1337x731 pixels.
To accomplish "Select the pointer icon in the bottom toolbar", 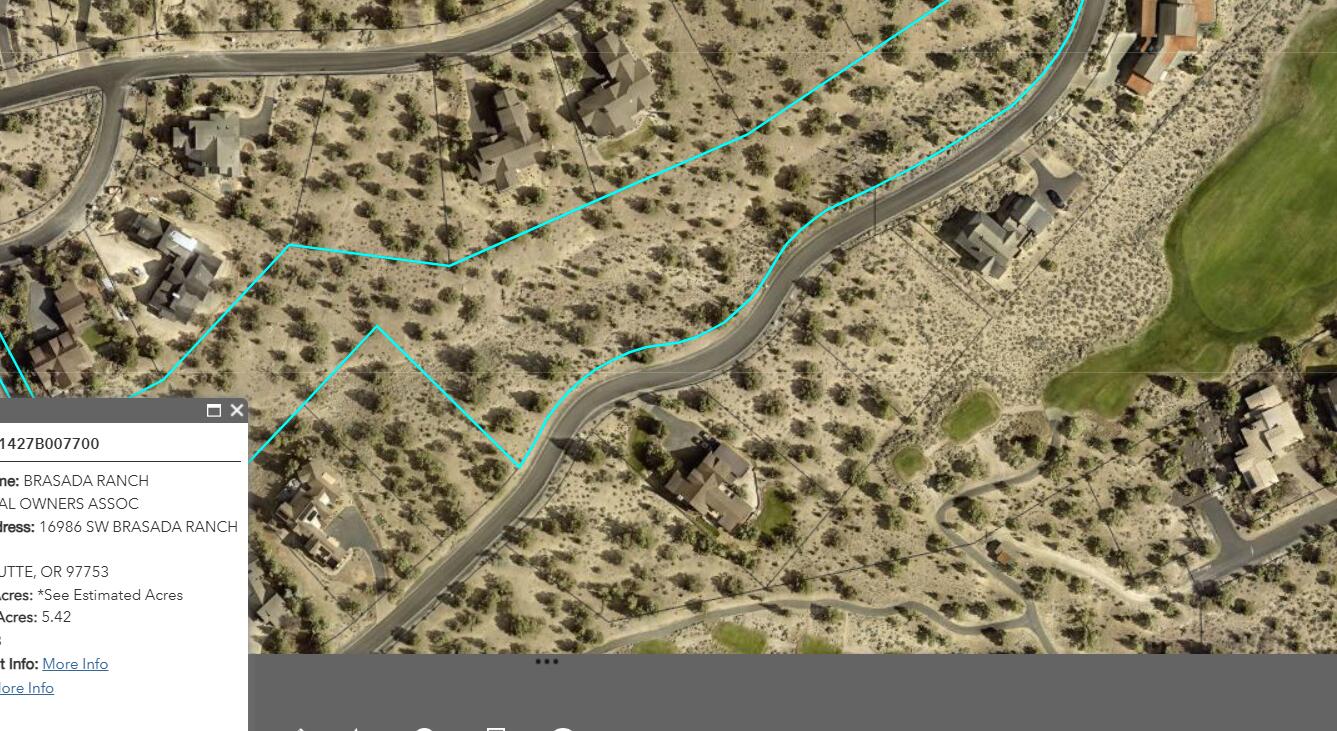I will (300, 728).
